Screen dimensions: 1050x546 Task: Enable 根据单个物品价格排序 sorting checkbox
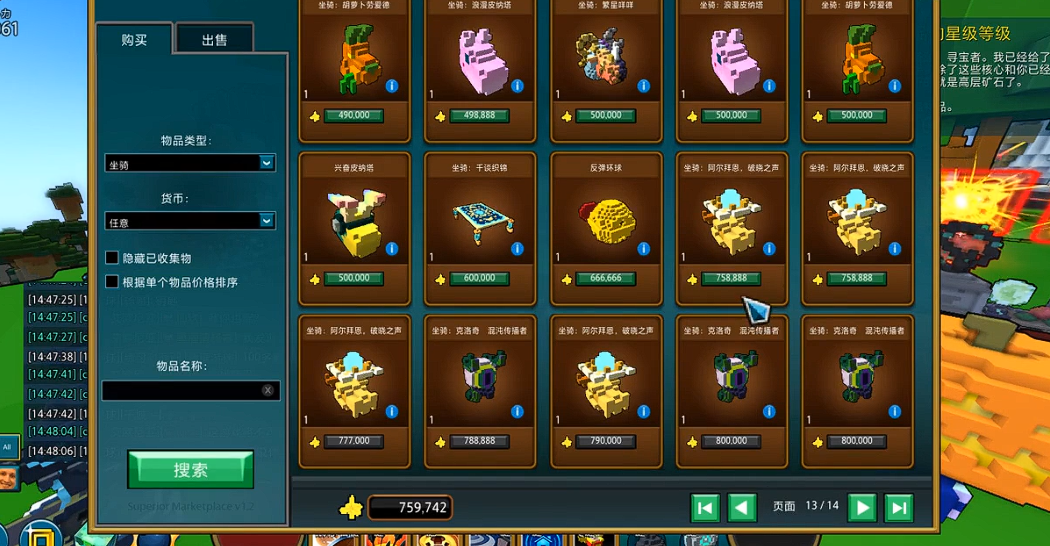[112, 282]
